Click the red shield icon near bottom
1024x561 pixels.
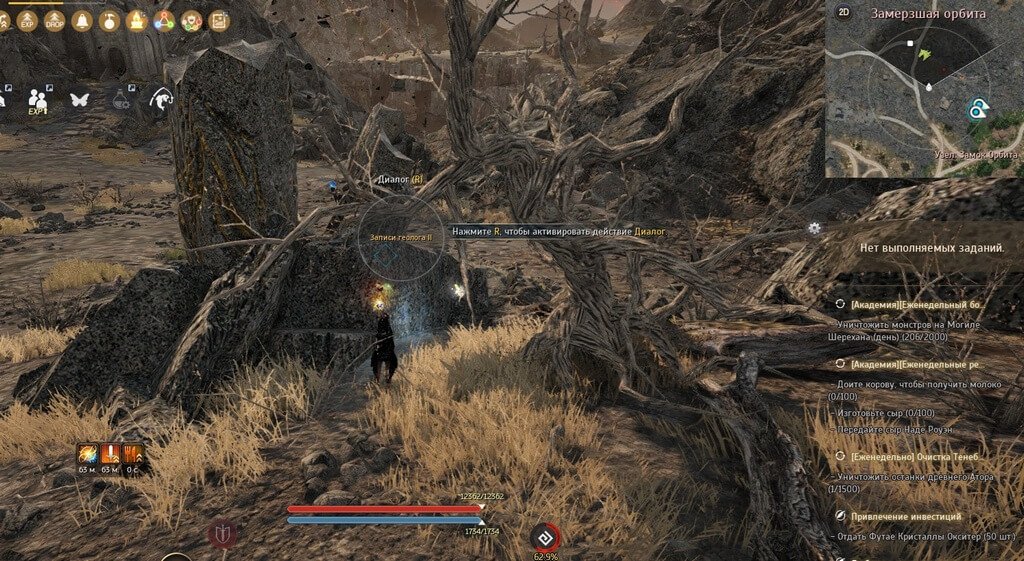222,534
